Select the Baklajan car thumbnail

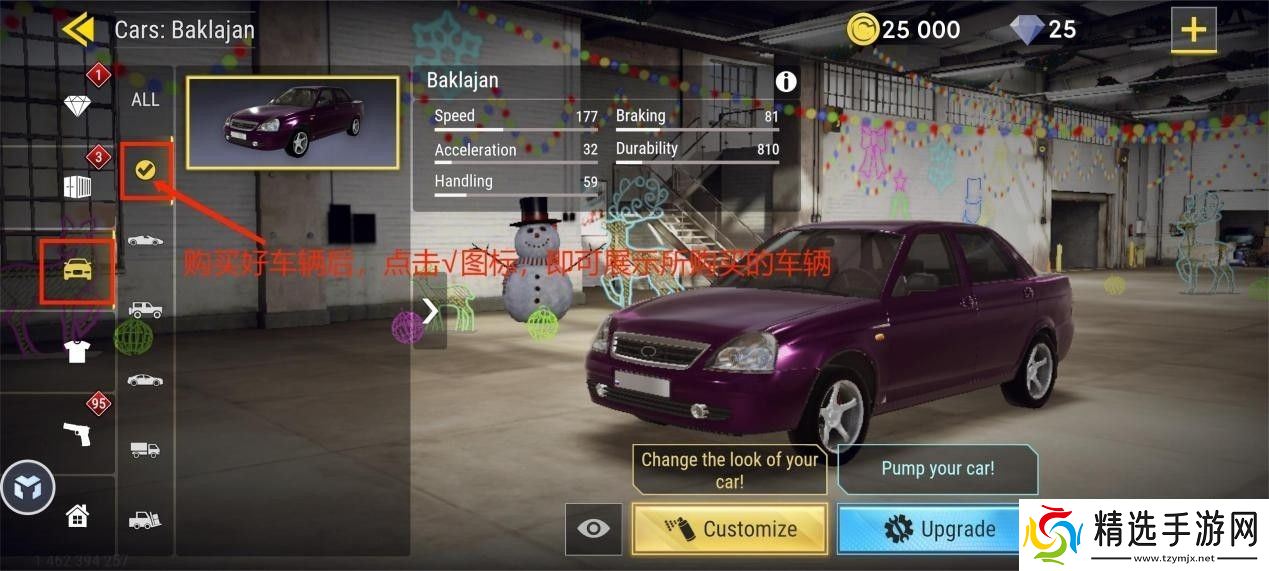pyautogui.click(x=292, y=122)
